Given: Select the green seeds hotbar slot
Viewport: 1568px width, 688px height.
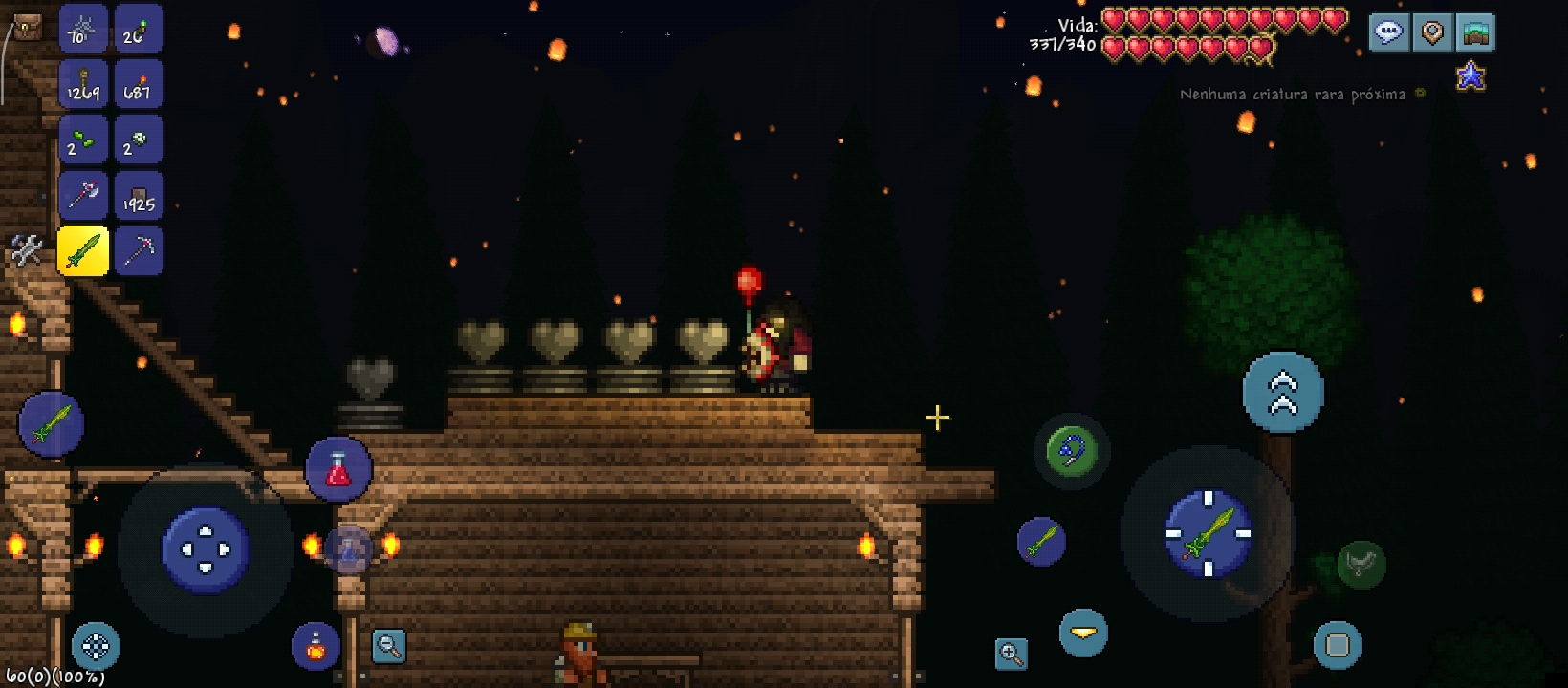Looking at the screenshot, I should coord(82,140).
